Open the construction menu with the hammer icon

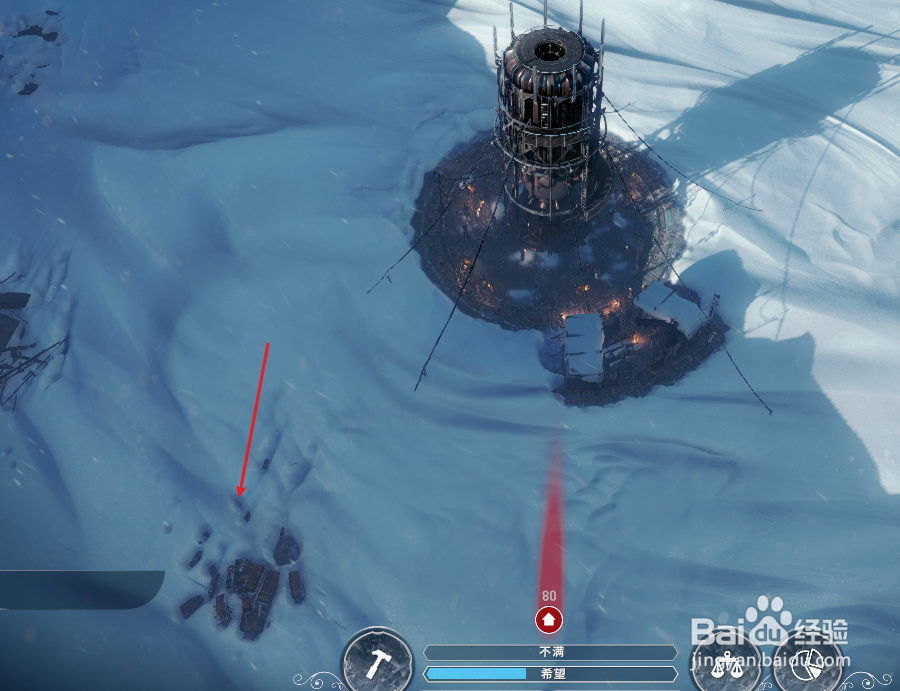(377, 663)
